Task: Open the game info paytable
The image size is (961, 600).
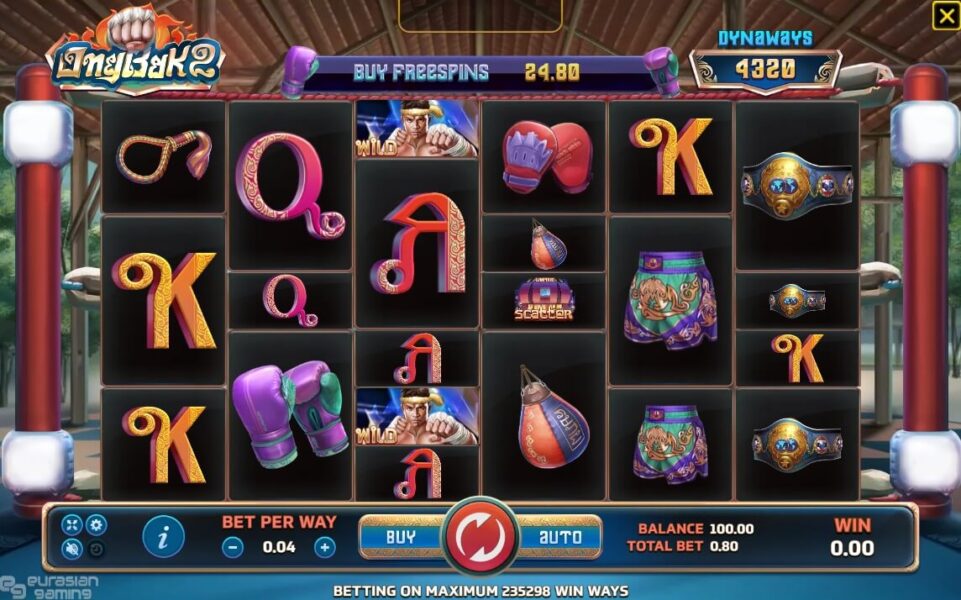Action: click(163, 536)
